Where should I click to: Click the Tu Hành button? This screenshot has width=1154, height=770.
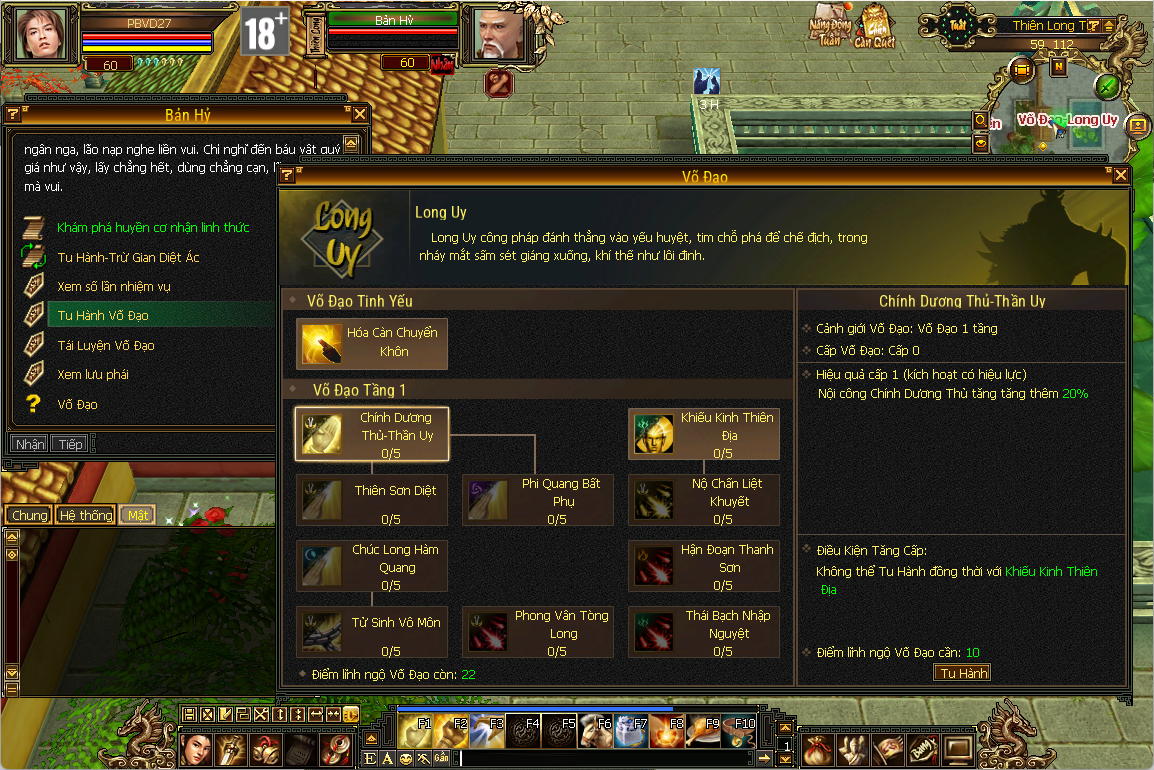963,673
